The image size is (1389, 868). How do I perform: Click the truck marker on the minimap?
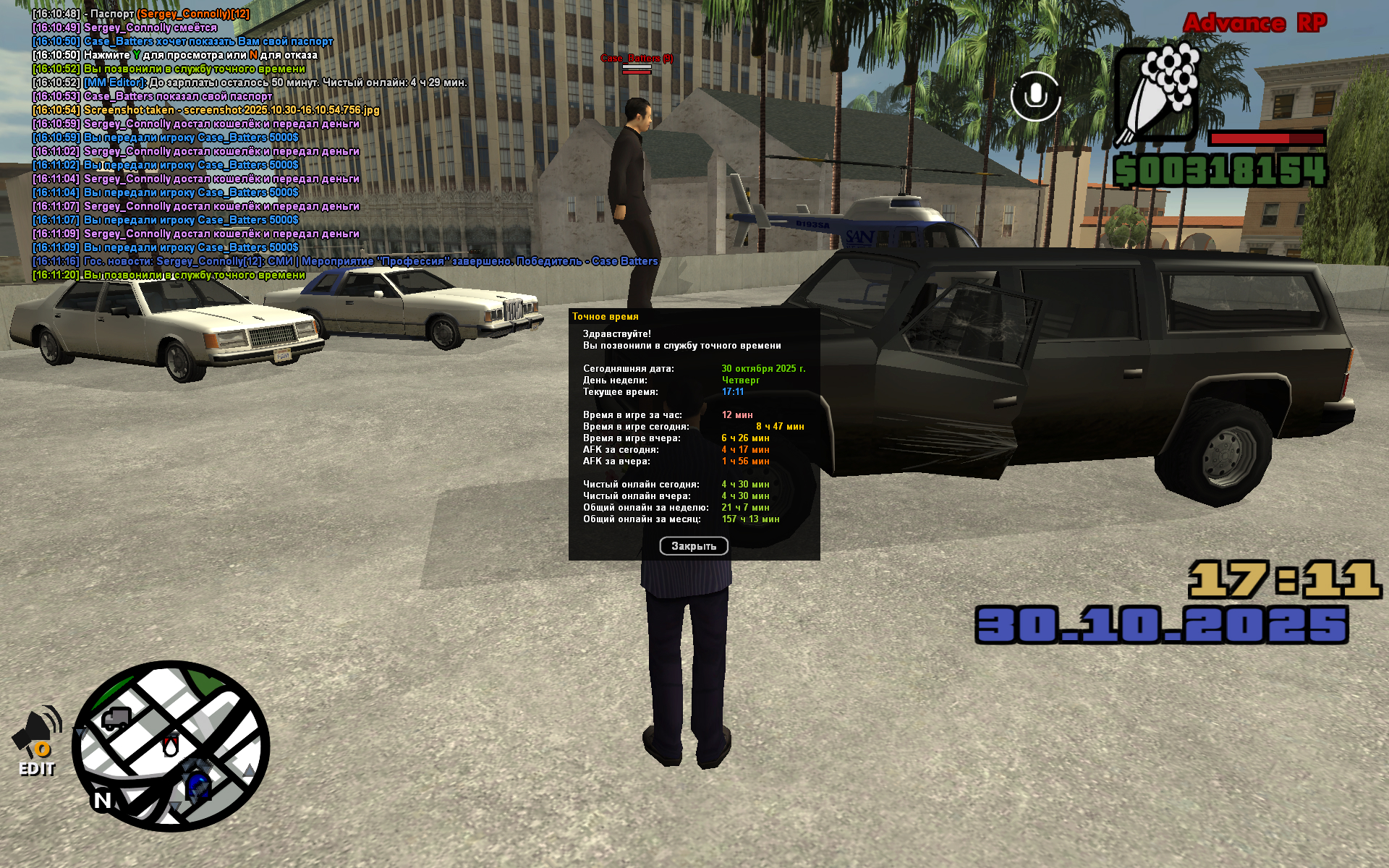(116, 718)
